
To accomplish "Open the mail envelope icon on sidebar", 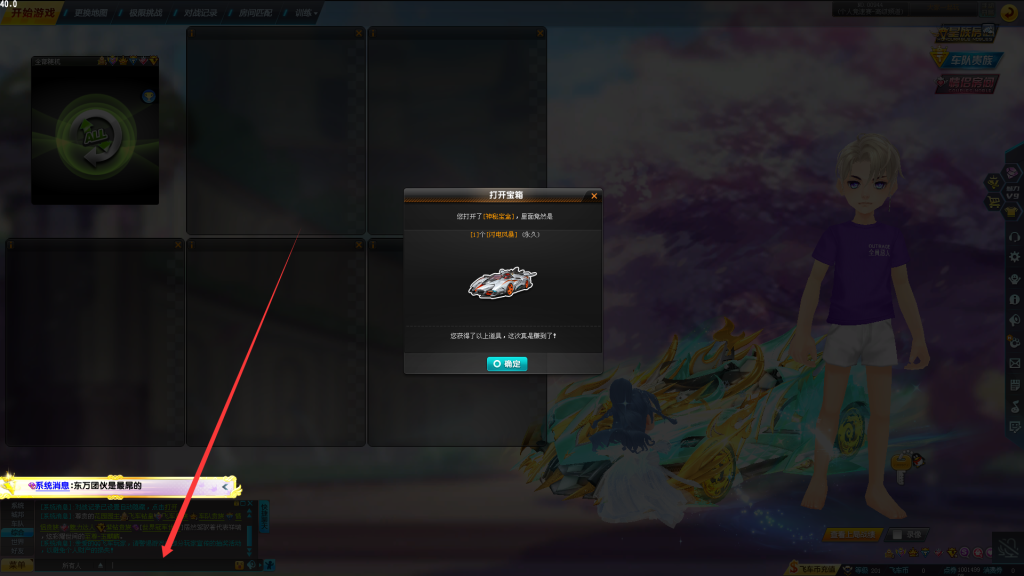I will (1015, 363).
